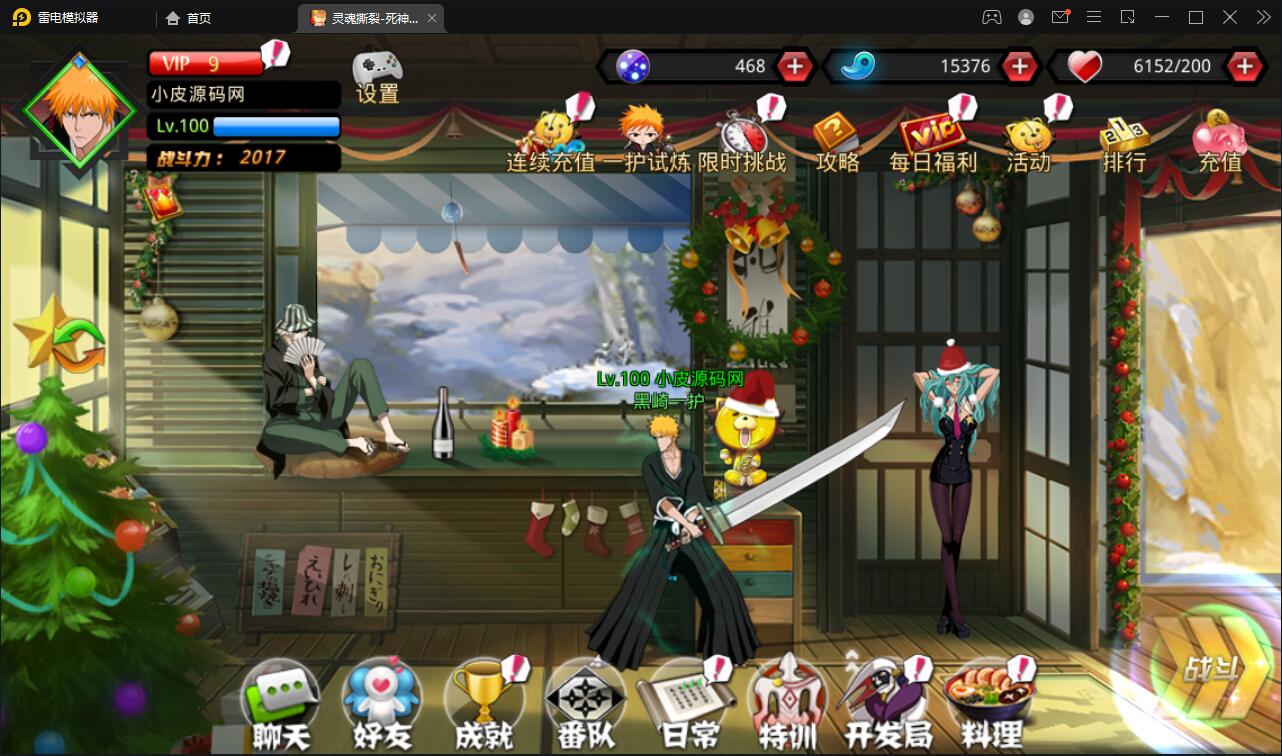Add more diamonds with the plus button
The height and width of the screenshot is (756, 1282).
pyautogui.click(x=794, y=66)
